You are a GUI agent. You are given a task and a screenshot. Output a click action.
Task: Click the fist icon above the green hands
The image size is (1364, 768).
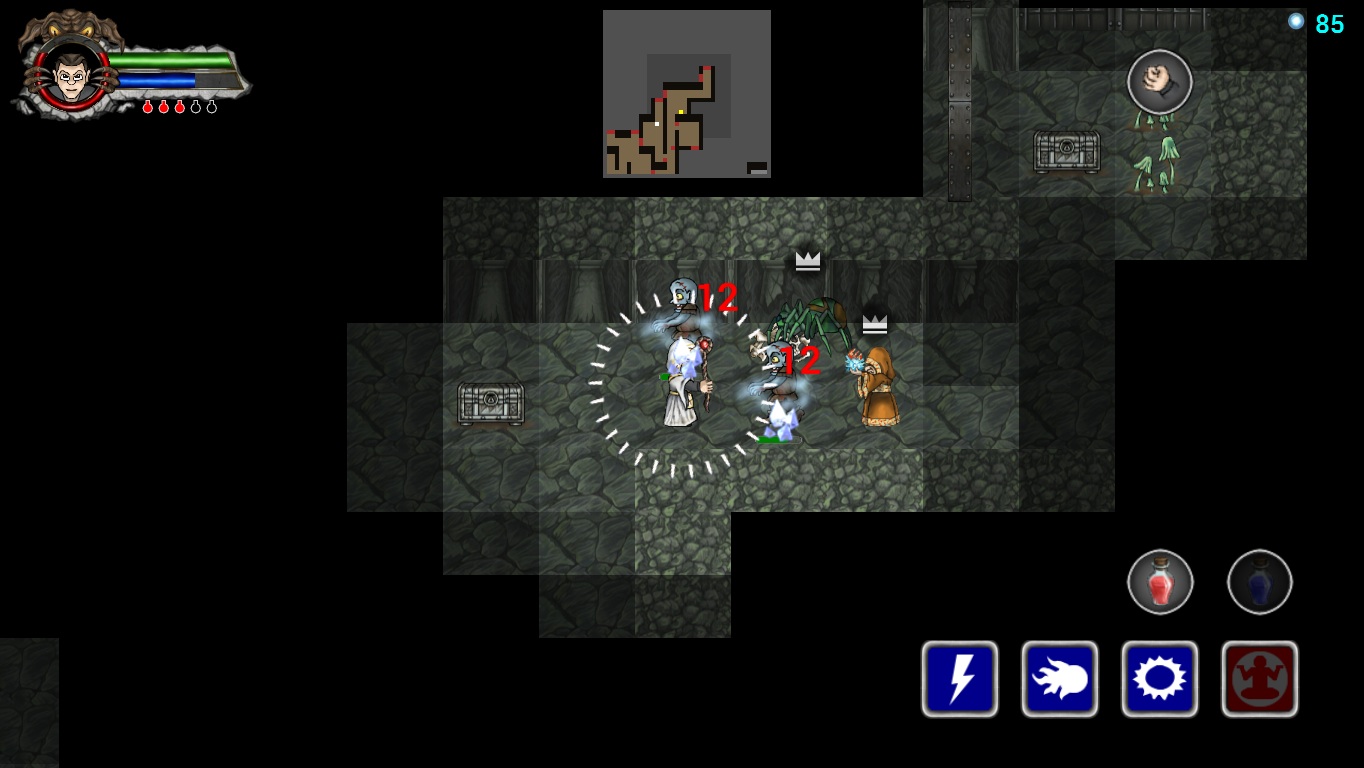tap(1159, 82)
